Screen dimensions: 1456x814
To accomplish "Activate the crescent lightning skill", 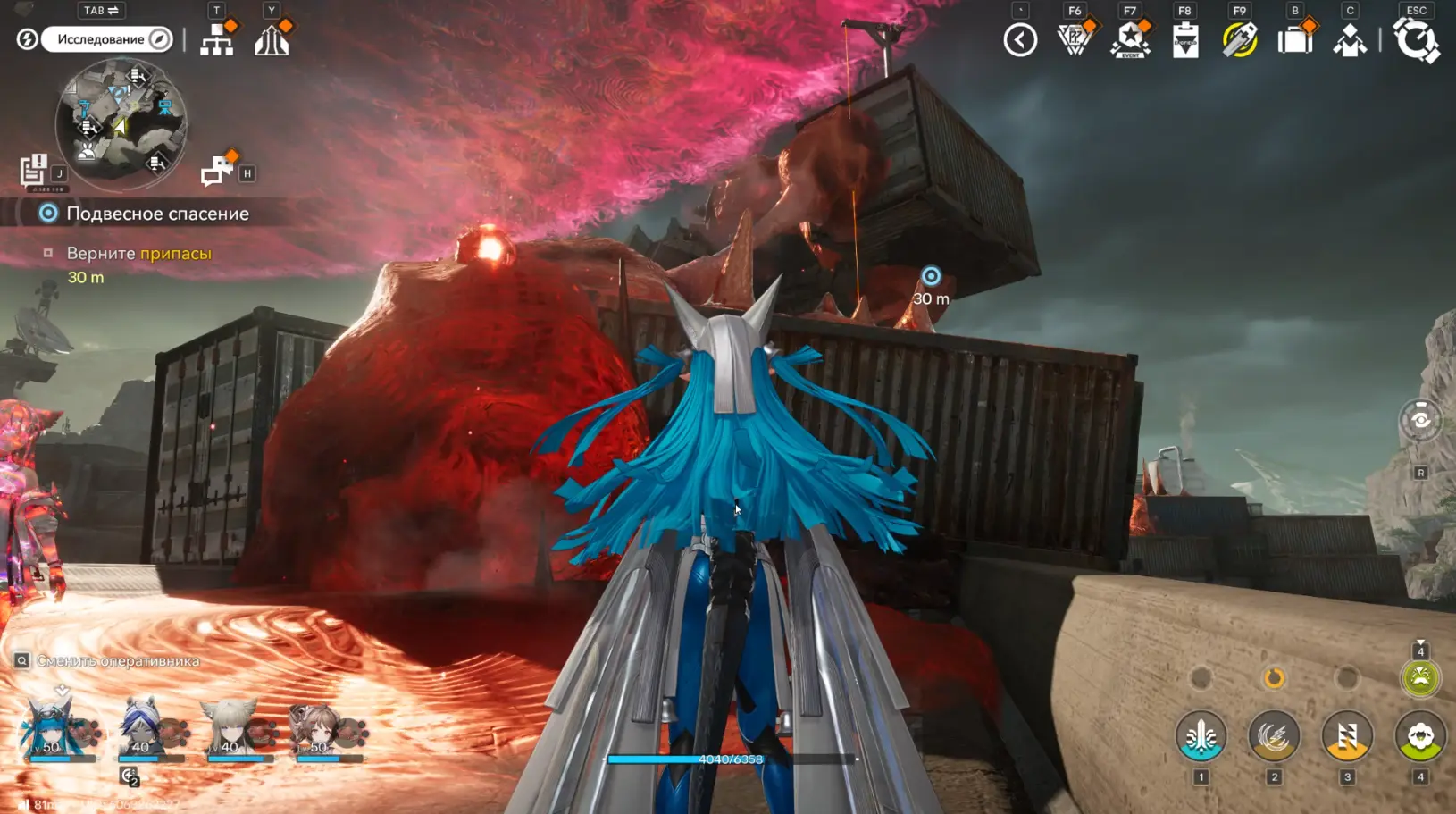I will 1274,737.
